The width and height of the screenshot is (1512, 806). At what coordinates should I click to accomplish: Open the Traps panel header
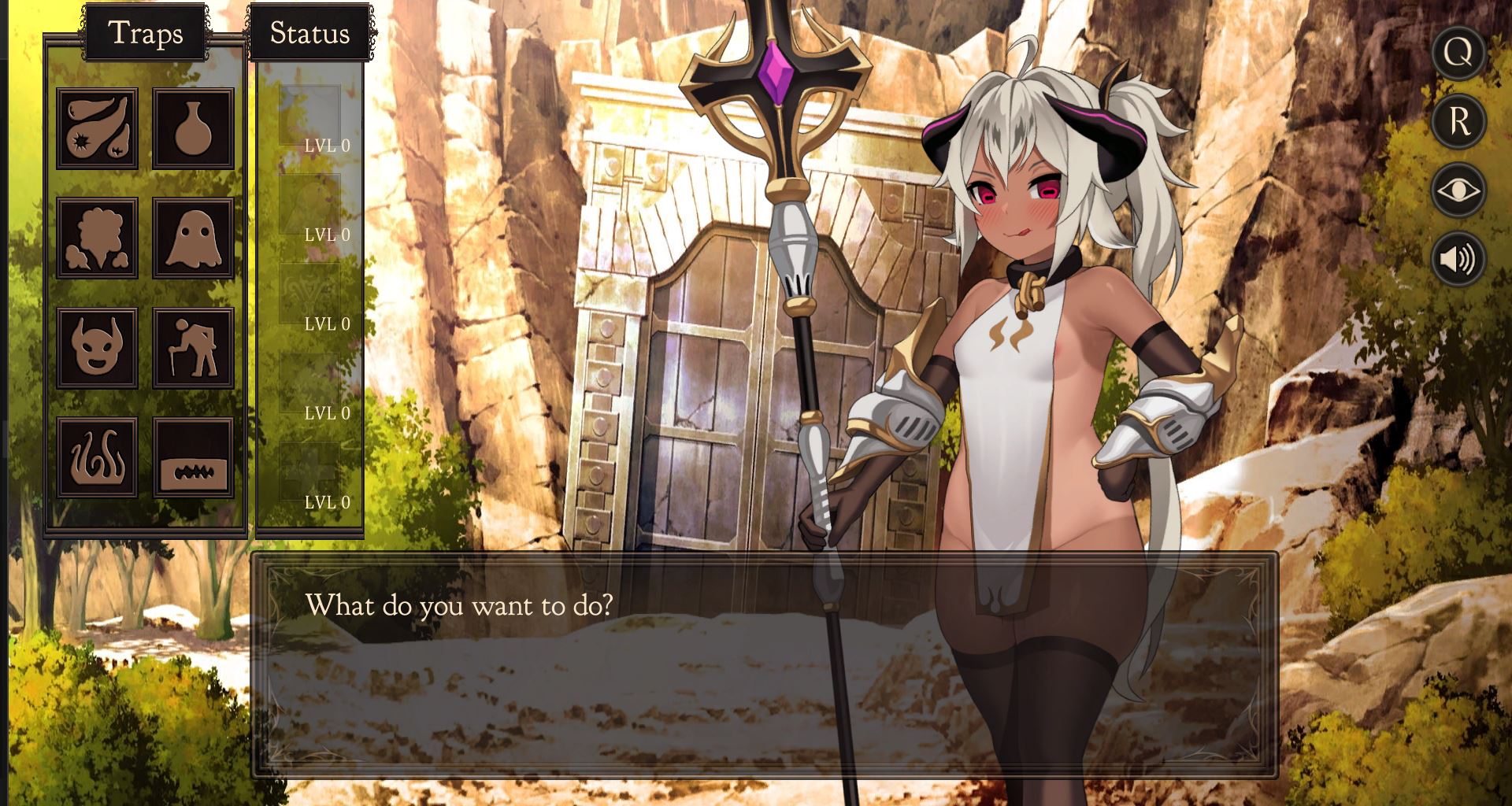(146, 33)
